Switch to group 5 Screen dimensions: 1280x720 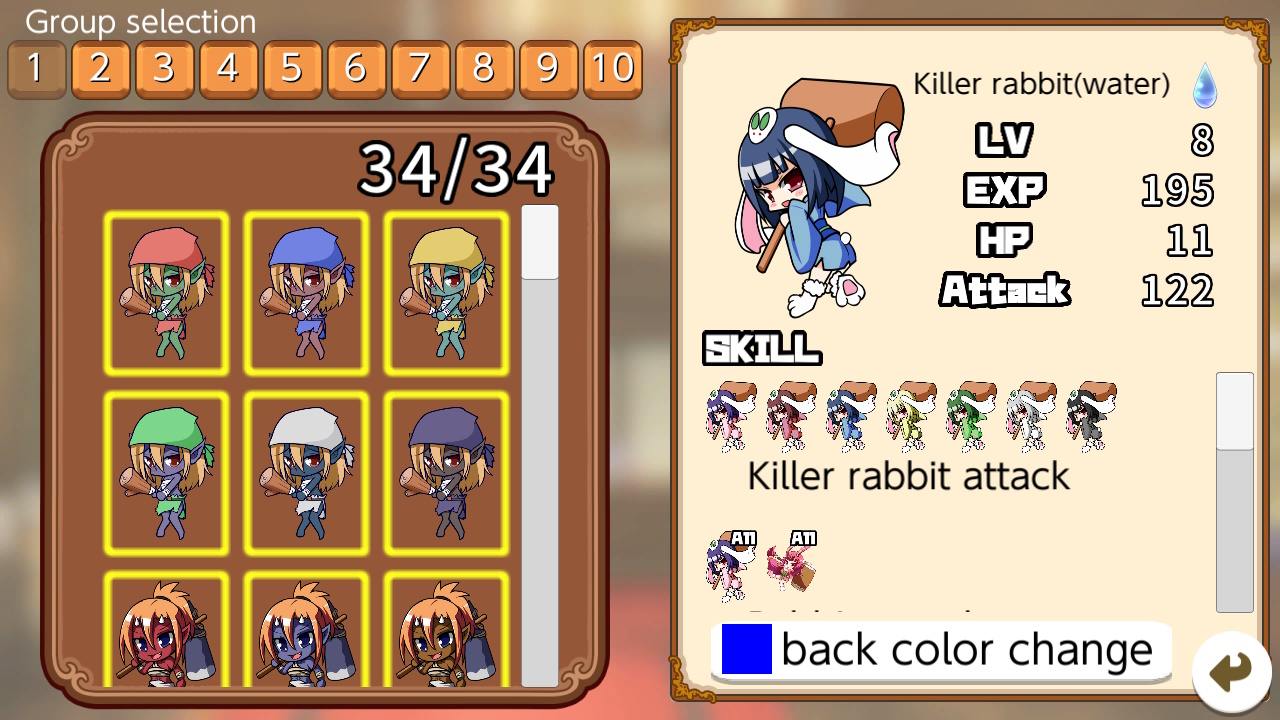click(x=292, y=69)
